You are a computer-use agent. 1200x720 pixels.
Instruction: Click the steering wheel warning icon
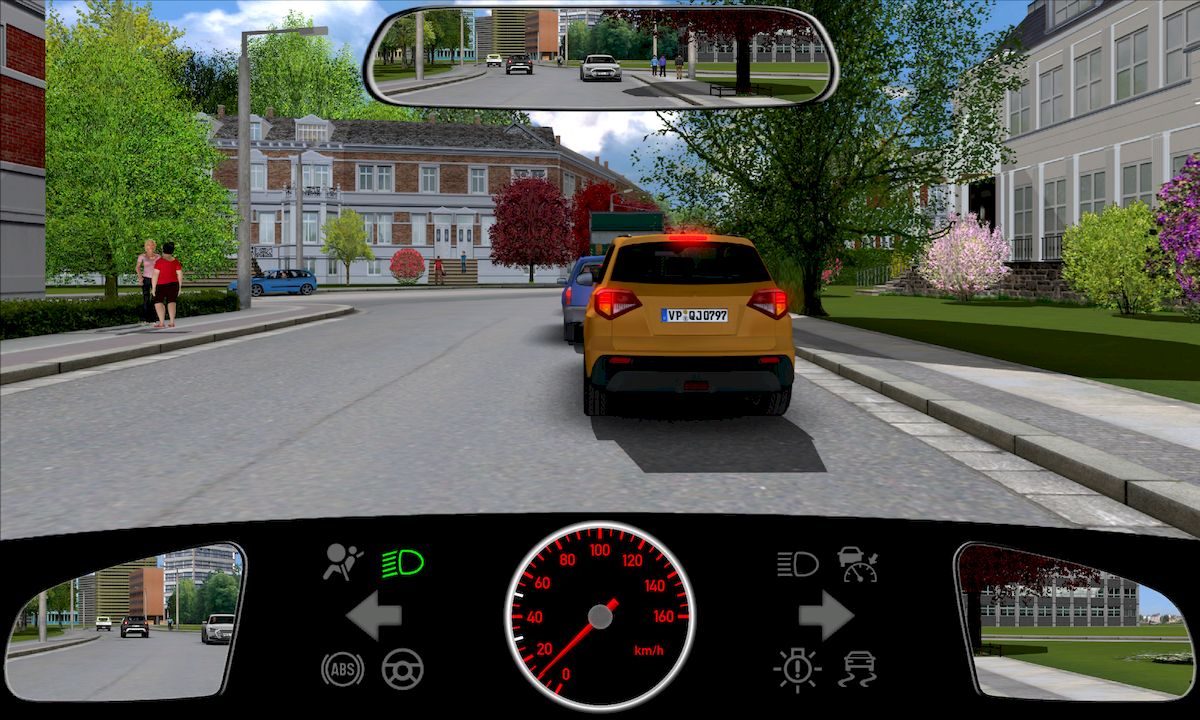403,668
